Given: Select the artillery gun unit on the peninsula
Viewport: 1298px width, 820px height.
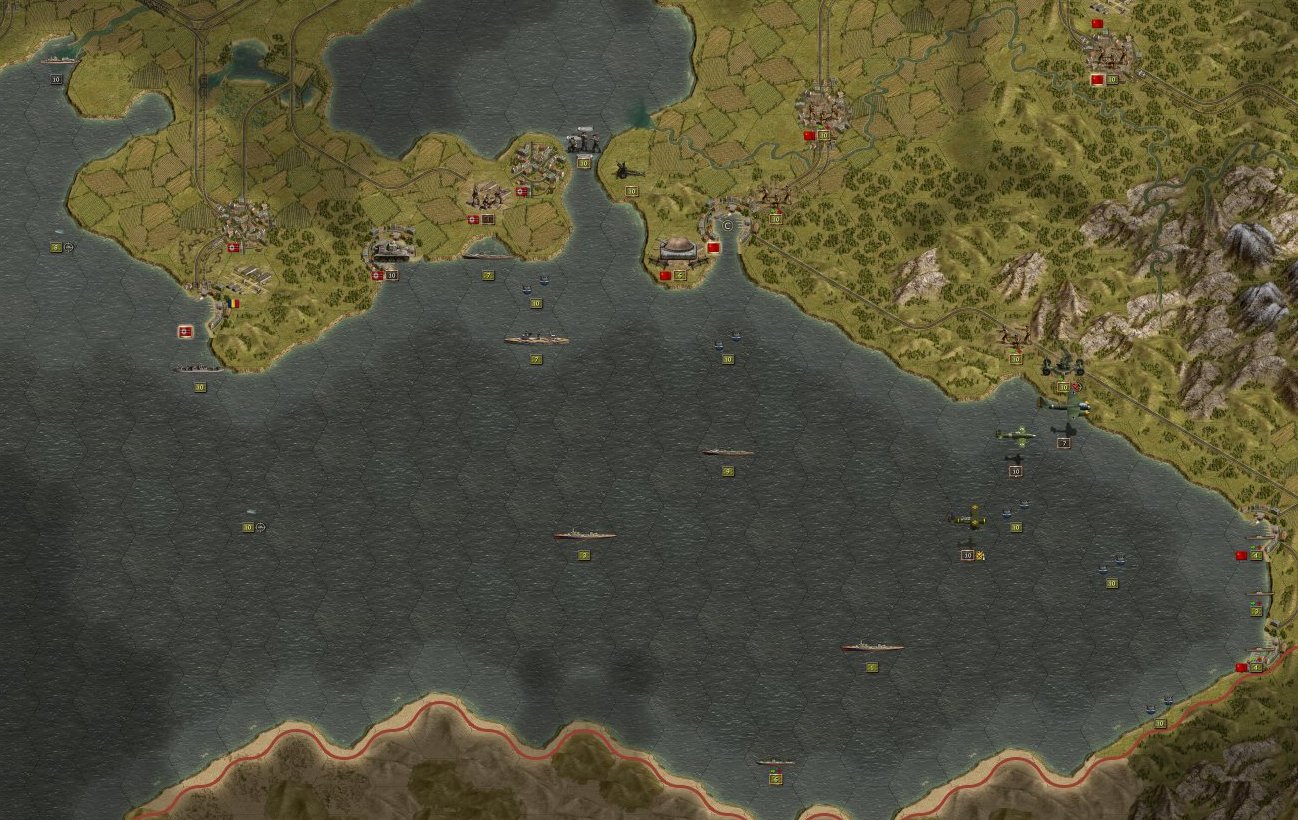Looking at the screenshot, I should click(x=630, y=171).
